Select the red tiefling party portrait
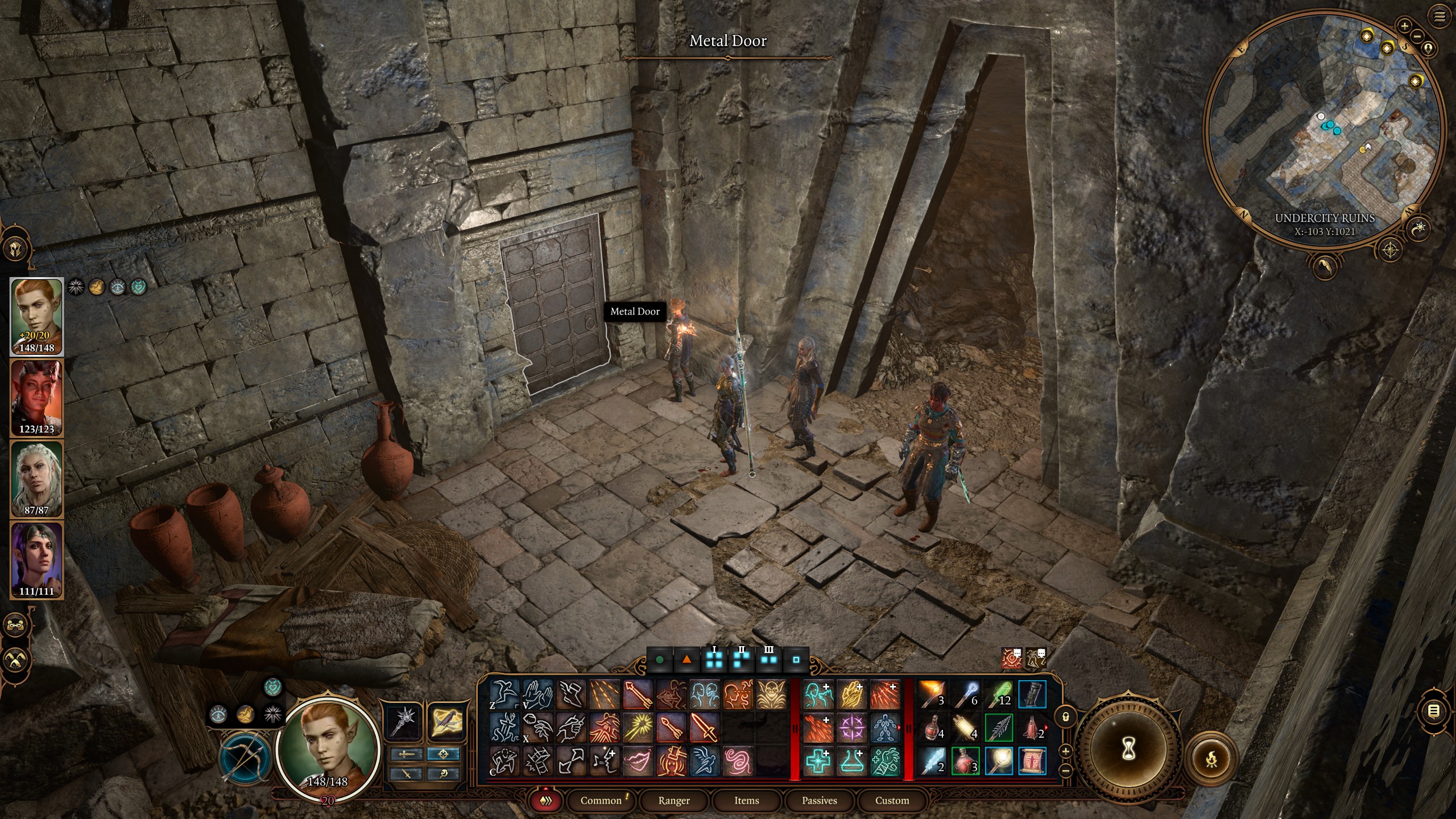 pyautogui.click(x=37, y=398)
